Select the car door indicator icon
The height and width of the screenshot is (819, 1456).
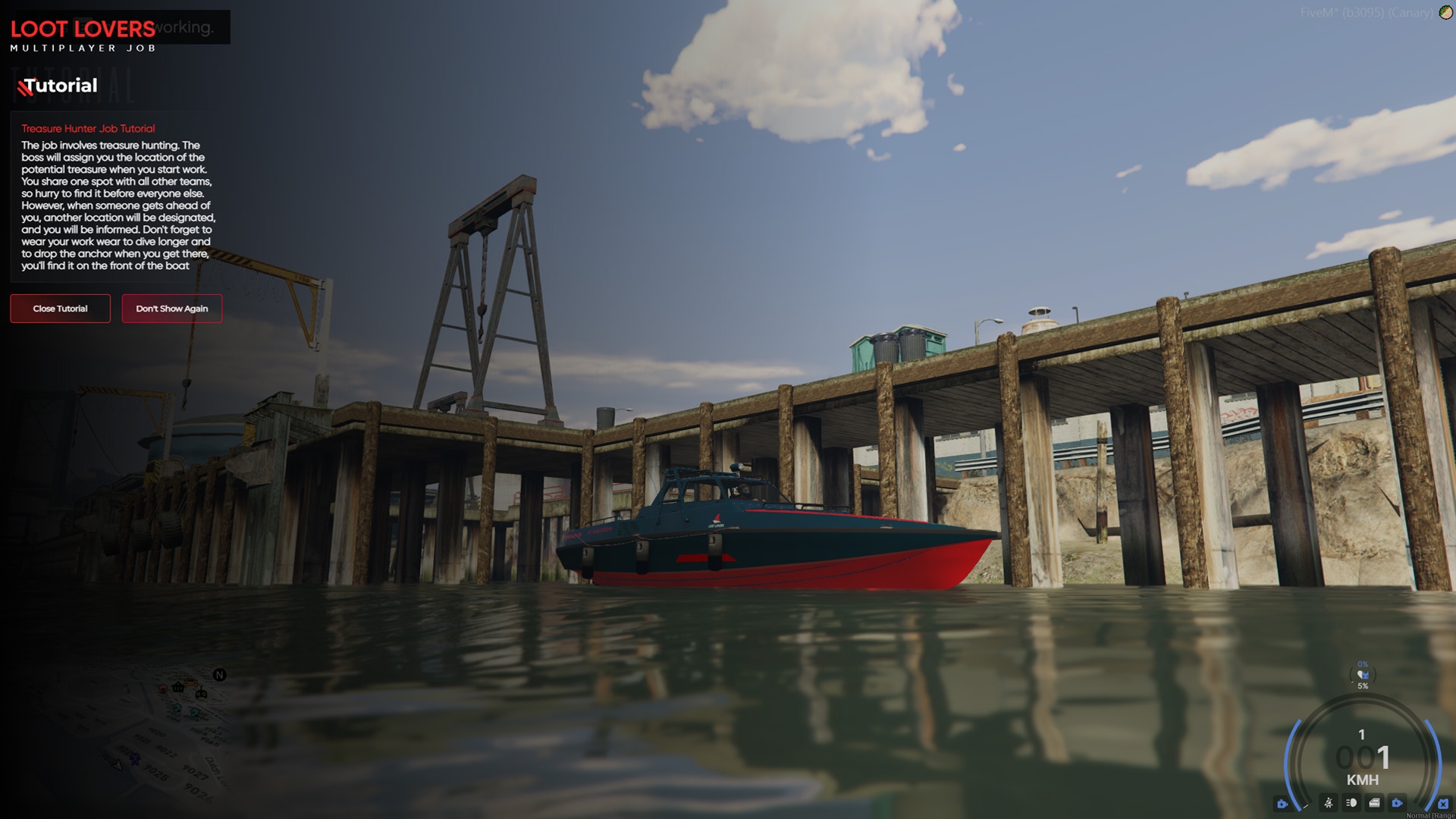point(1374,802)
